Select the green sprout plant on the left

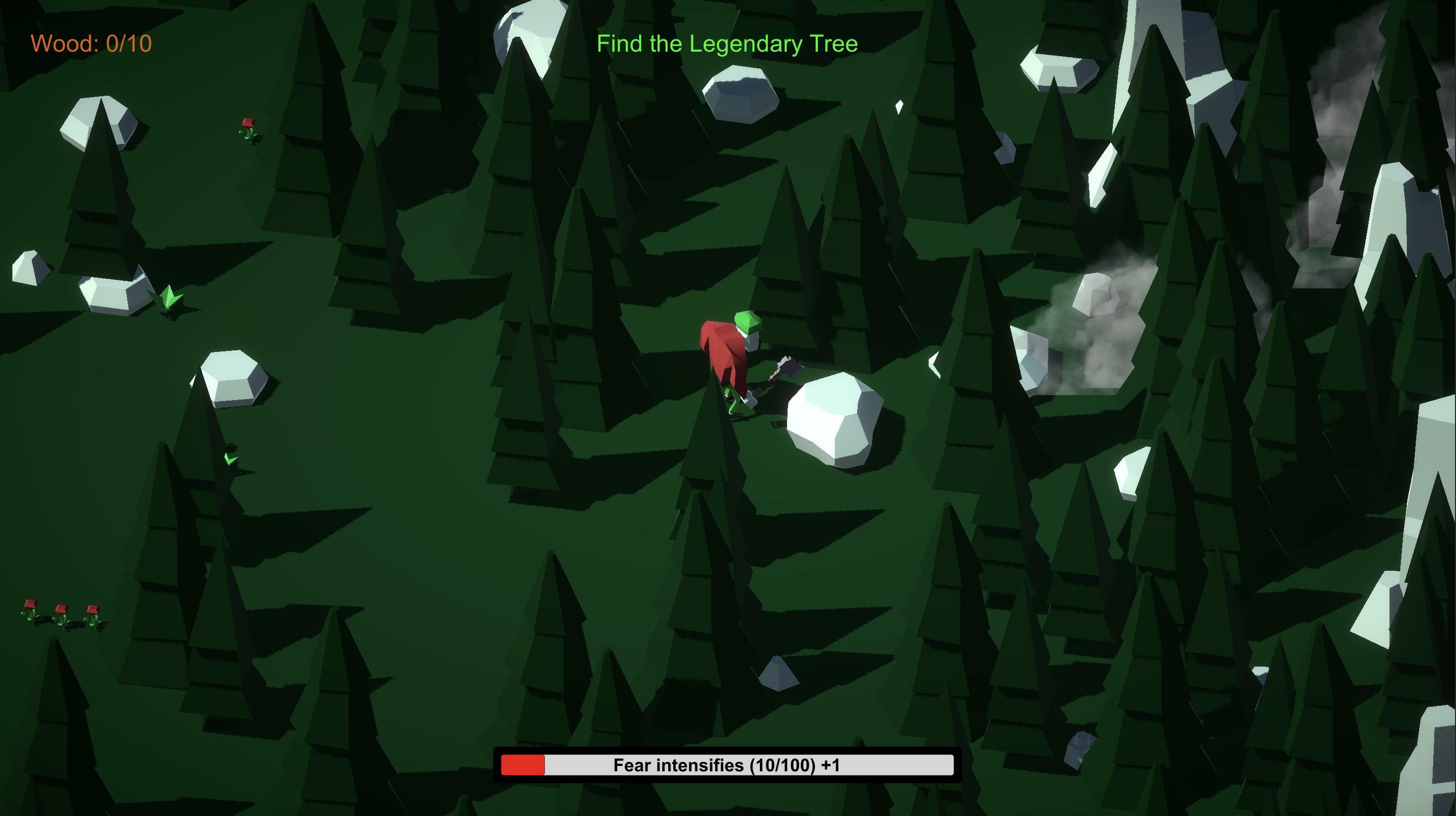(168, 294)
